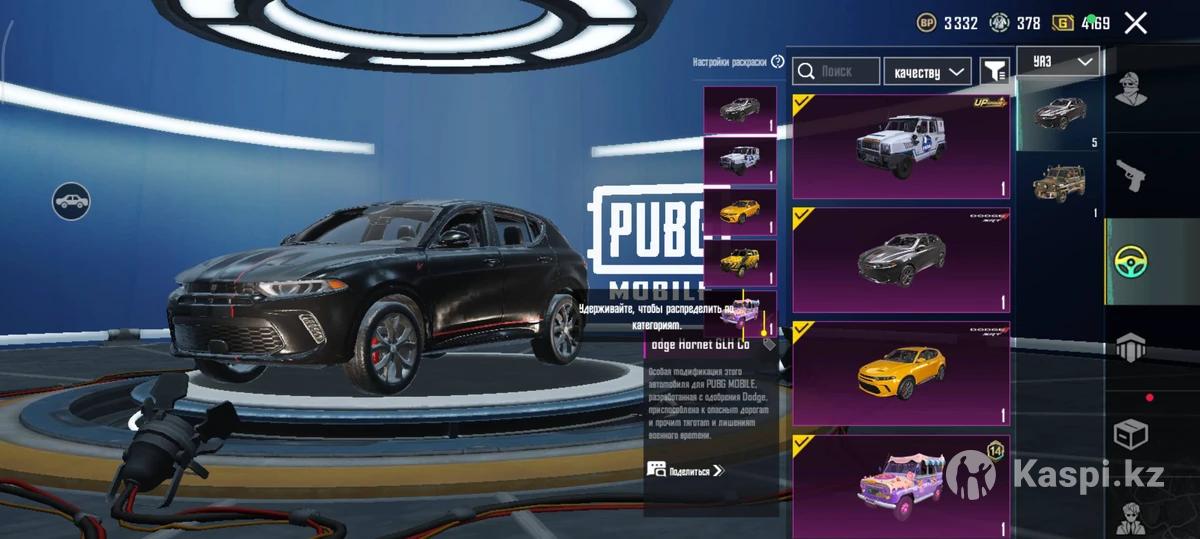Image resolution: width=1200 pixels, height=539 pixels.
Task: Open the качеству sort dropdown
Action: click(x=929, y=71)
